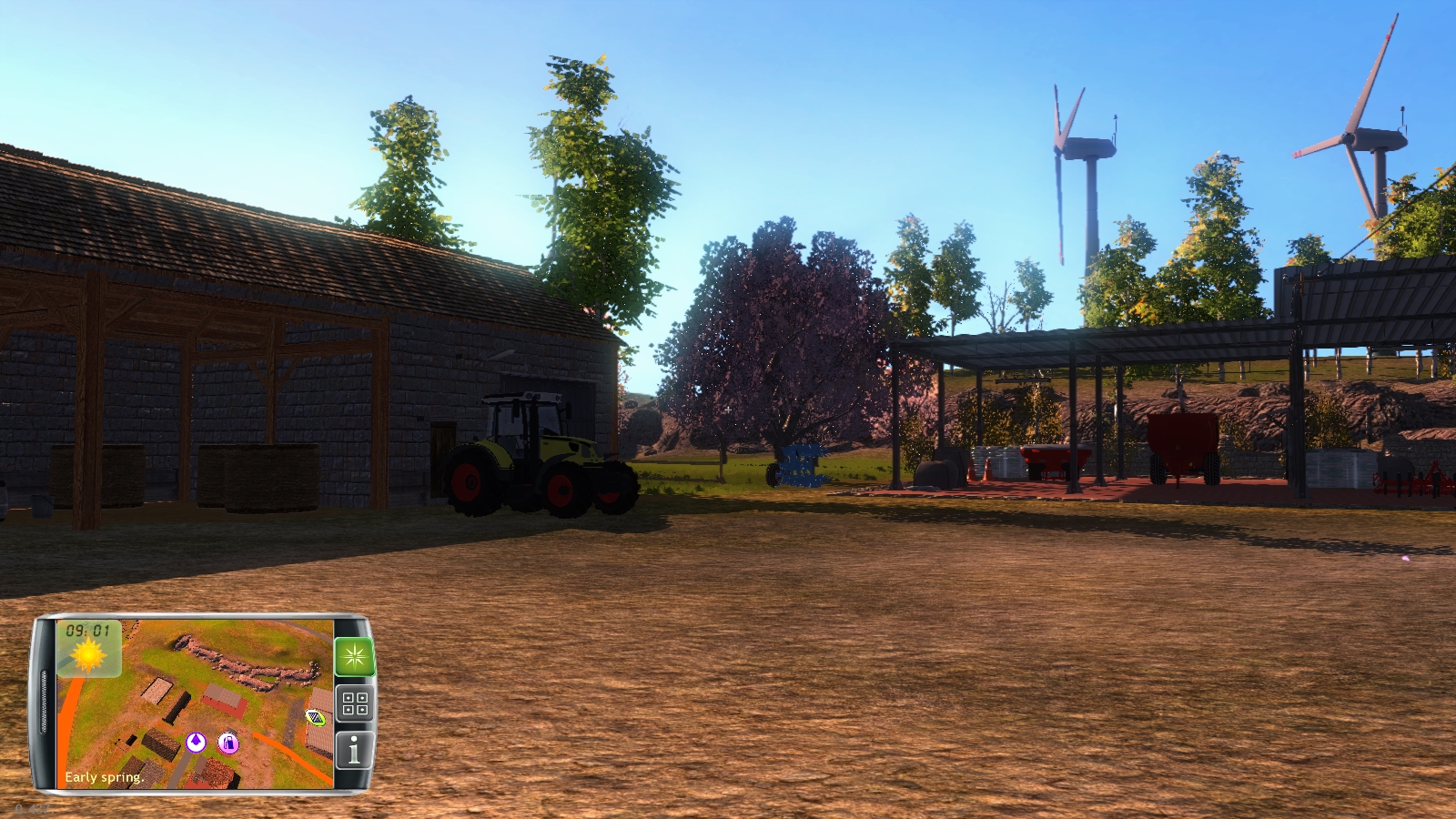This screenshot has width=1456, height=819.
Task: Click the sun weather icon on the clock widget
Action: coord(87,655)
